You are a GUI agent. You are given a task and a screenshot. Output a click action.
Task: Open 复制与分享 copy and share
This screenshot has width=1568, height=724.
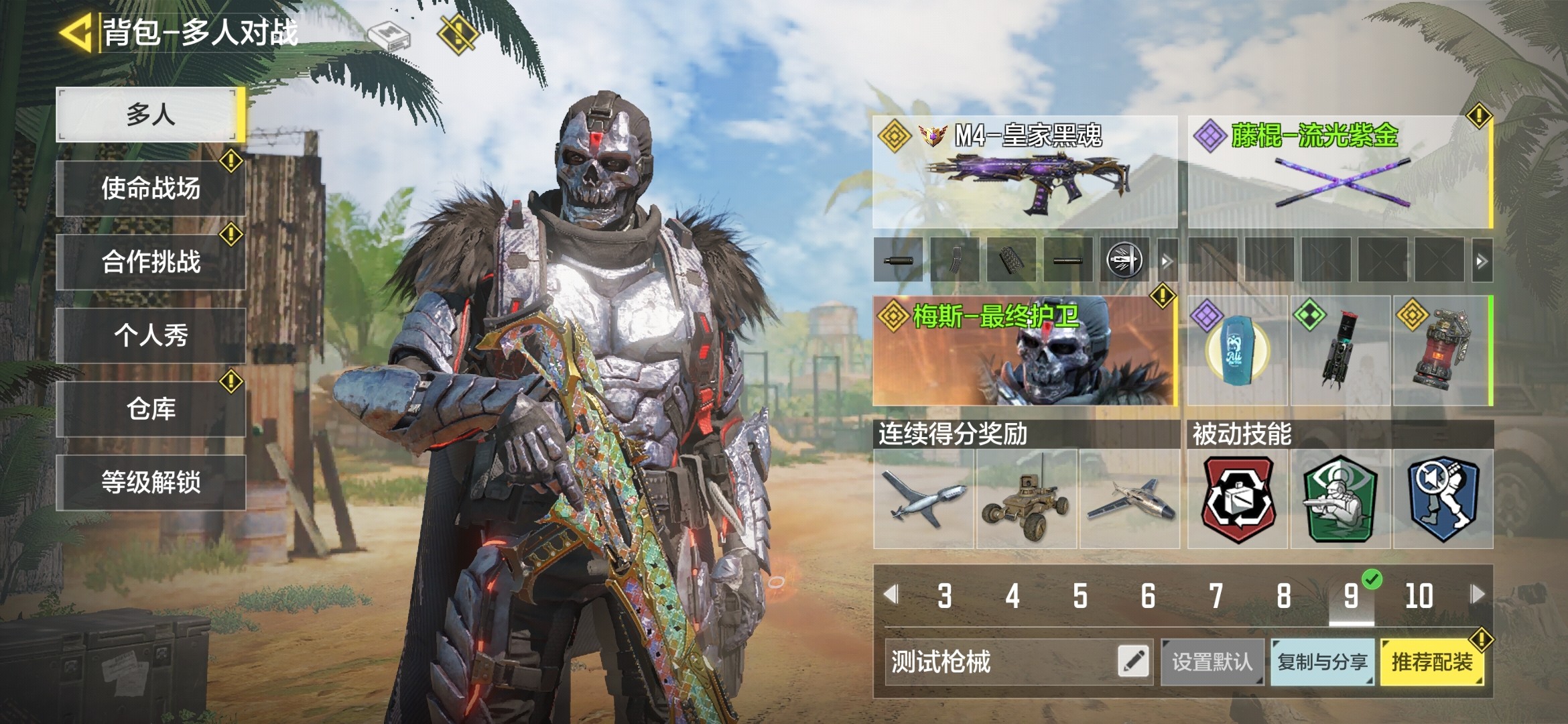[x=1322, y=662]
